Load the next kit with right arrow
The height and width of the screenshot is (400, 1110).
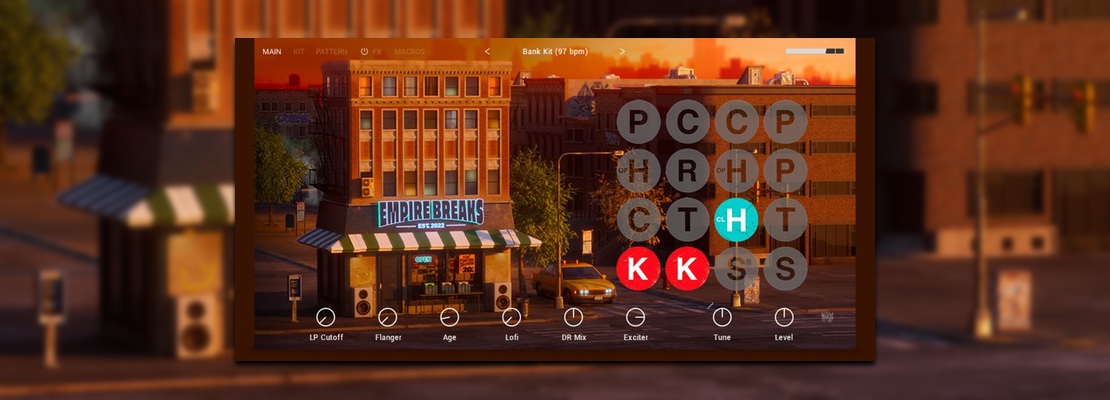(x=622, y=52)
